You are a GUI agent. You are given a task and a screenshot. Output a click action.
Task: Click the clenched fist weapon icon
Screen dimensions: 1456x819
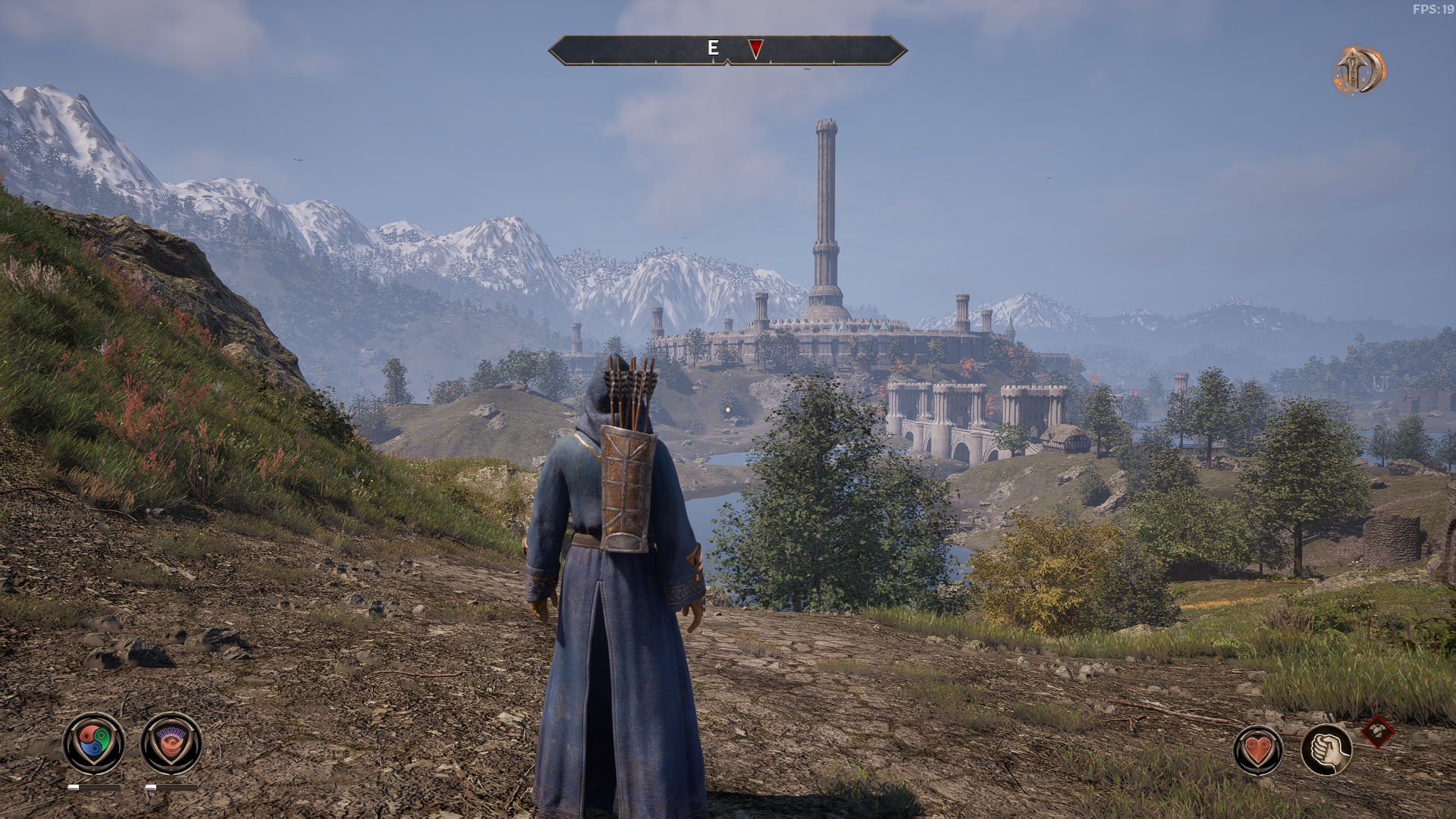(1326, 750)
